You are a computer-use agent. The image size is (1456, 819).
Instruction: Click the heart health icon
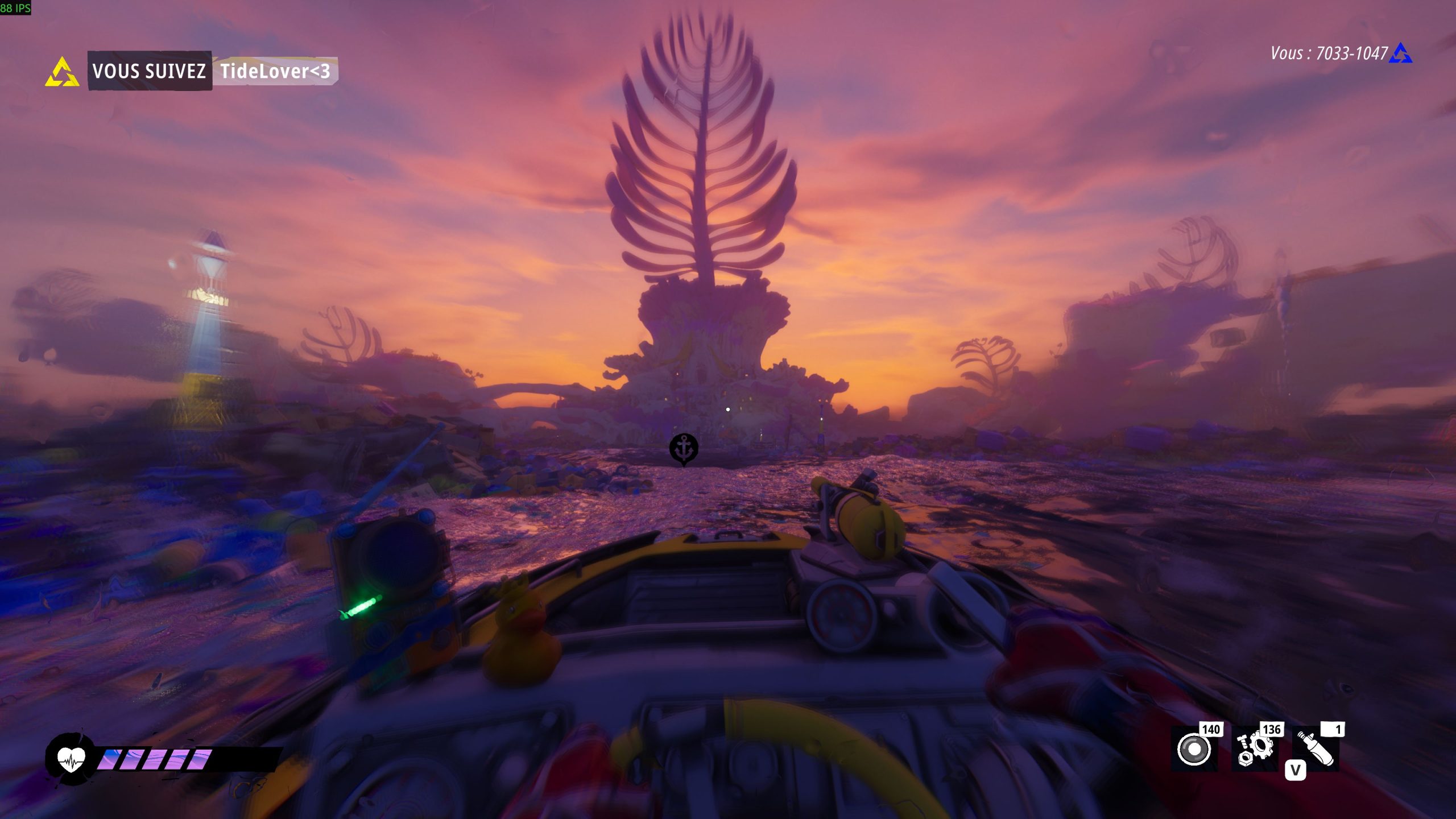tap(71, 759)
